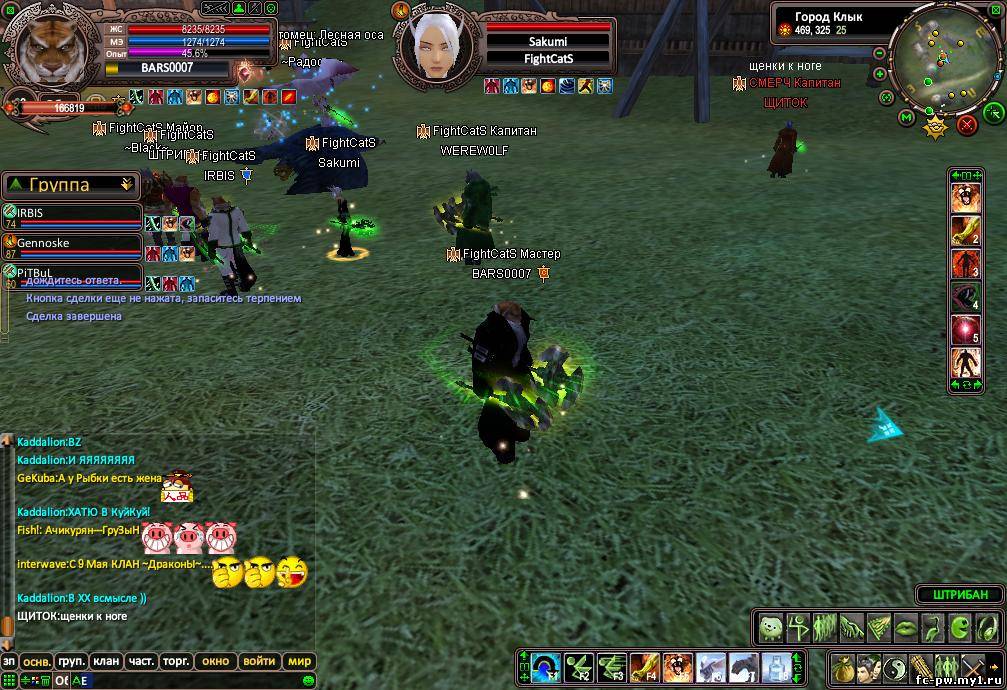Image resolution: width=1007 pixels, height=690 pixels.
Task: Open the world map with M button
Action: pos(906,118)
